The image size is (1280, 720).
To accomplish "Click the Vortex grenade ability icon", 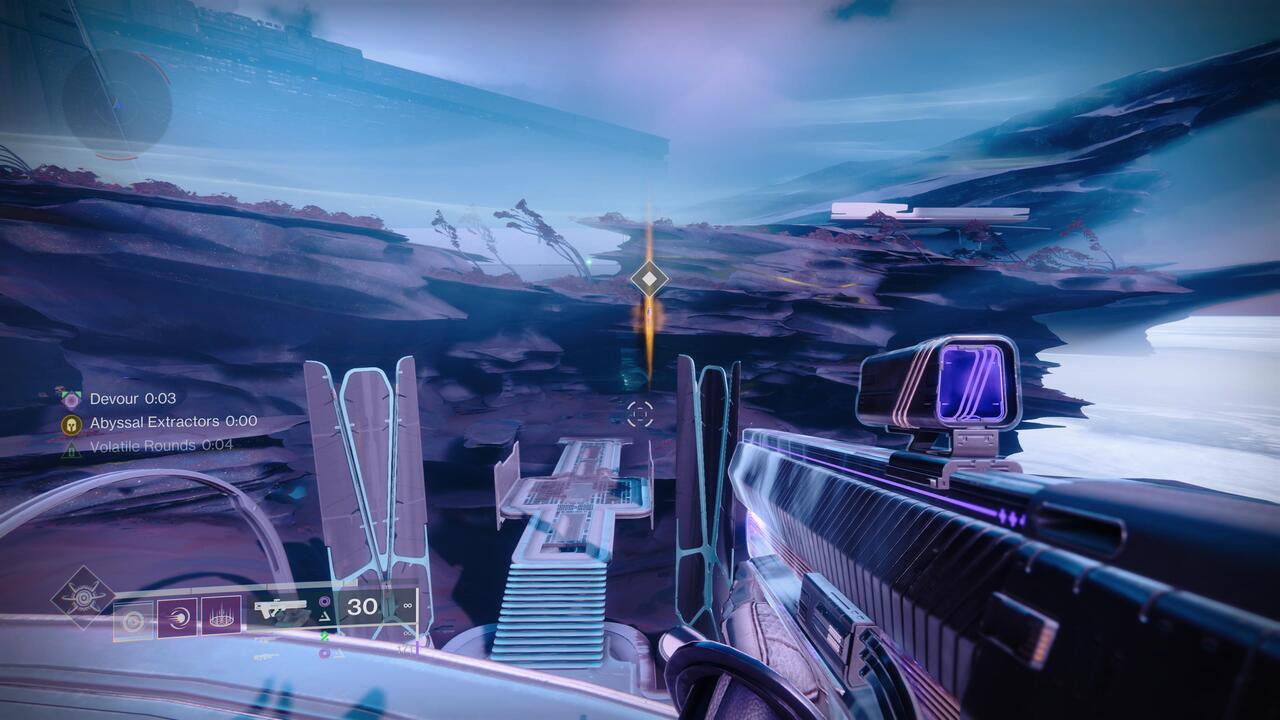I will (x=221, y=616).
